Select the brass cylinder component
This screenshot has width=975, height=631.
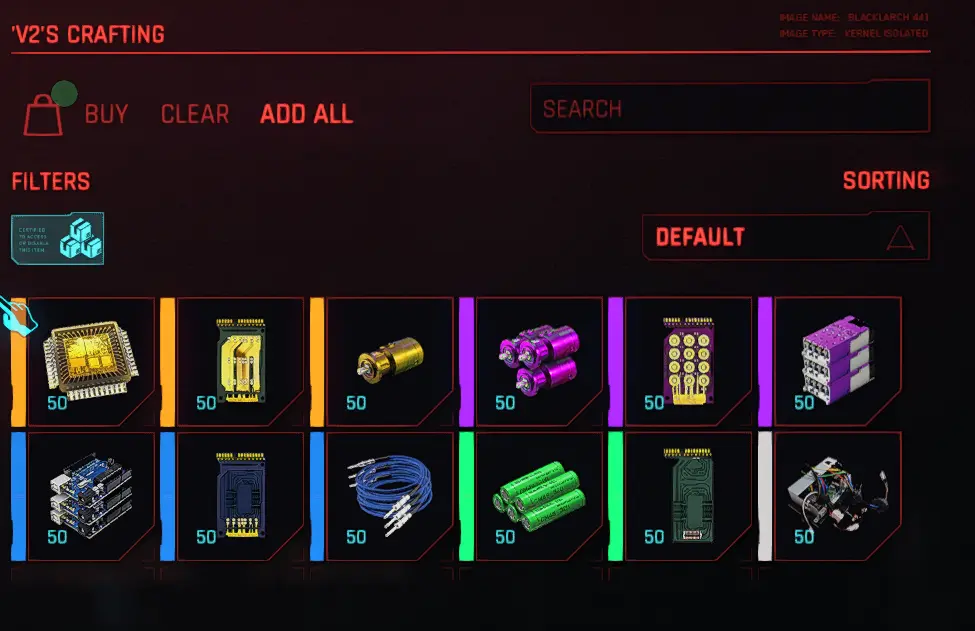click(x=390, y=361)
